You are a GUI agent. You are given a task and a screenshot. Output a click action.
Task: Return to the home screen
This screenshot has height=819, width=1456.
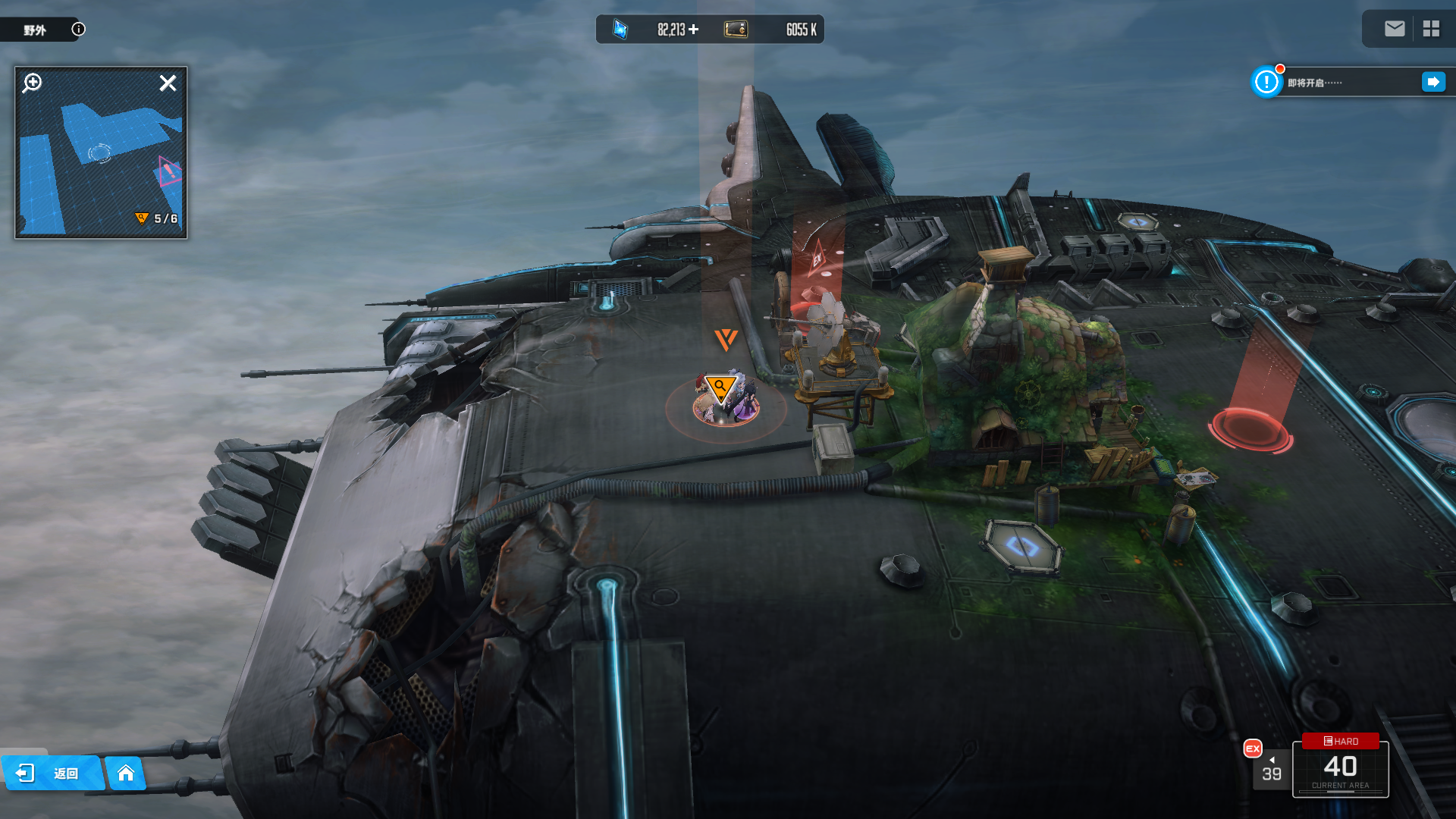coord(126,773)
